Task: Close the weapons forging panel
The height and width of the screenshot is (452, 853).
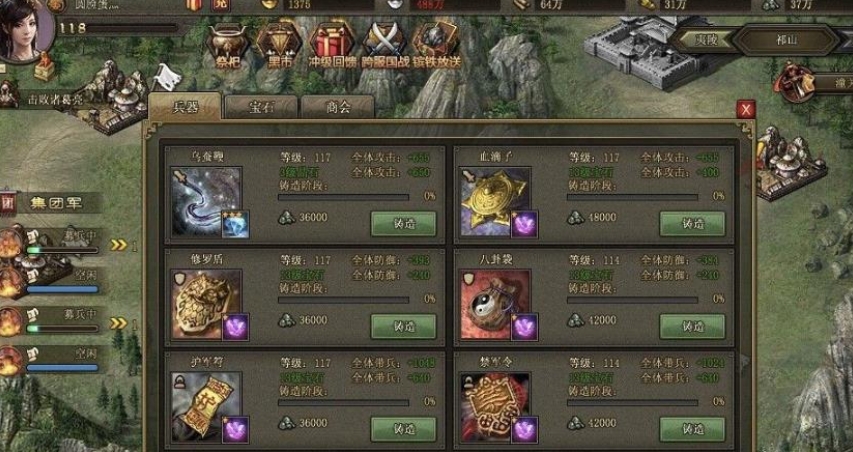Action: (x=745, y=109)
